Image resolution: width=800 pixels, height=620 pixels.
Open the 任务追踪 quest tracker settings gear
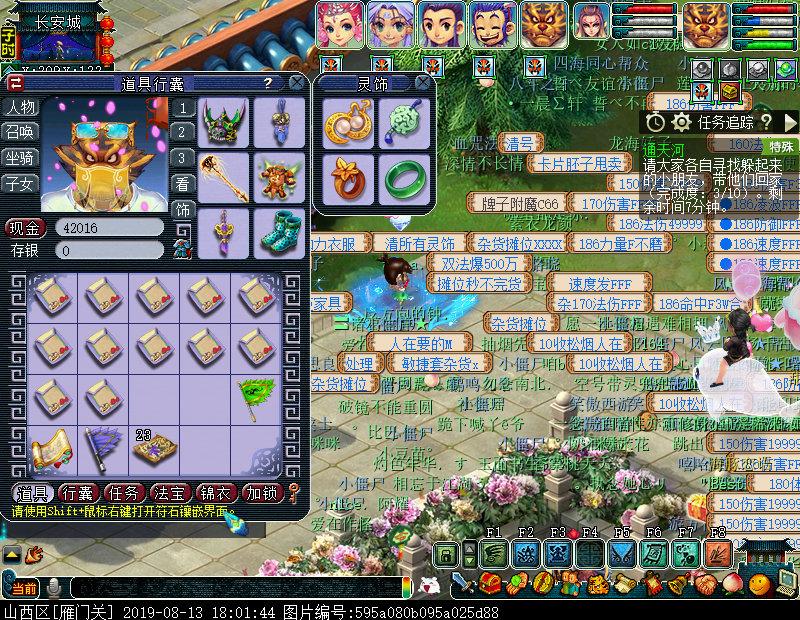point(682,122)
